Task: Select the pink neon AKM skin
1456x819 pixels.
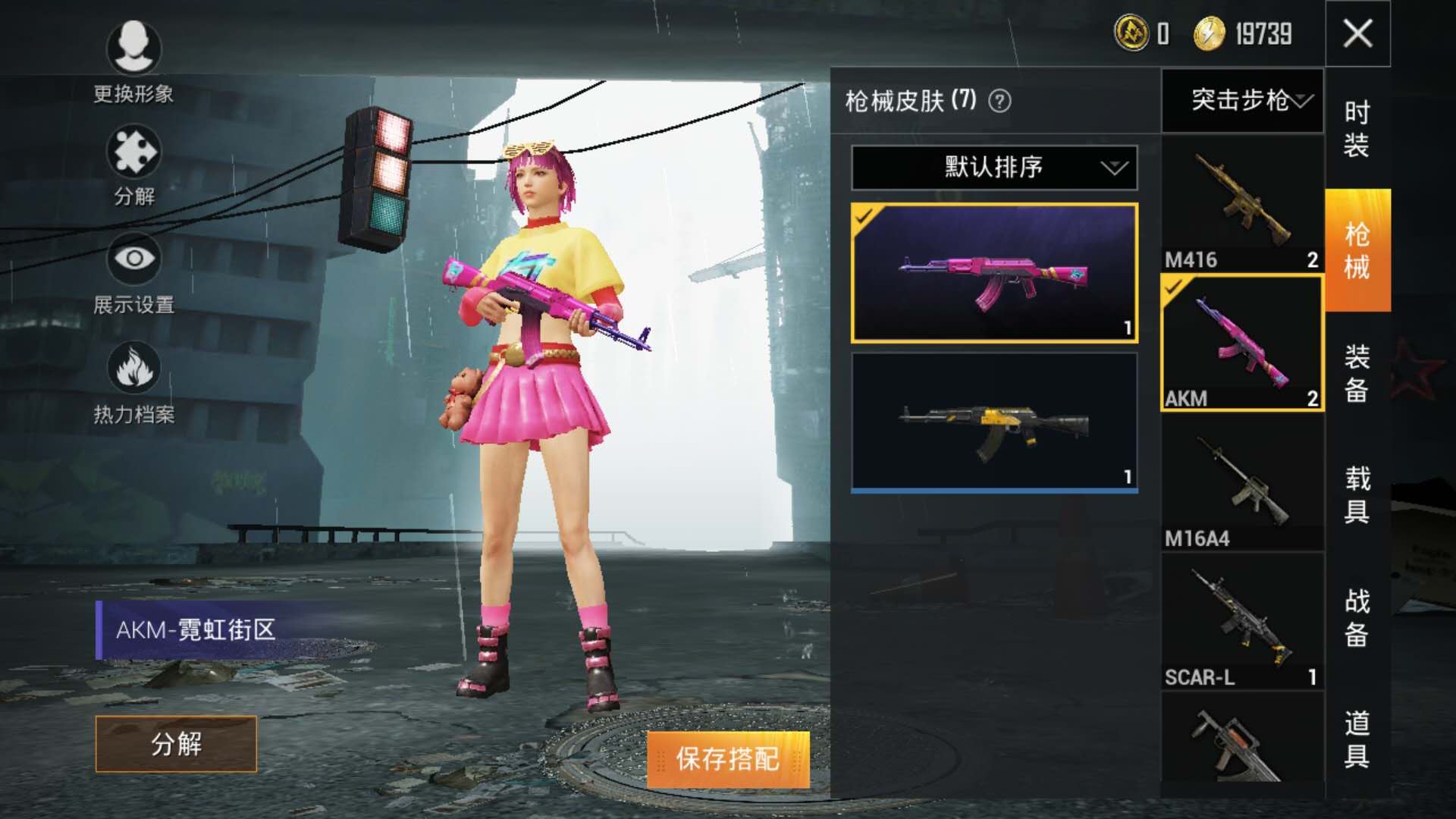Action: (994, 273)
